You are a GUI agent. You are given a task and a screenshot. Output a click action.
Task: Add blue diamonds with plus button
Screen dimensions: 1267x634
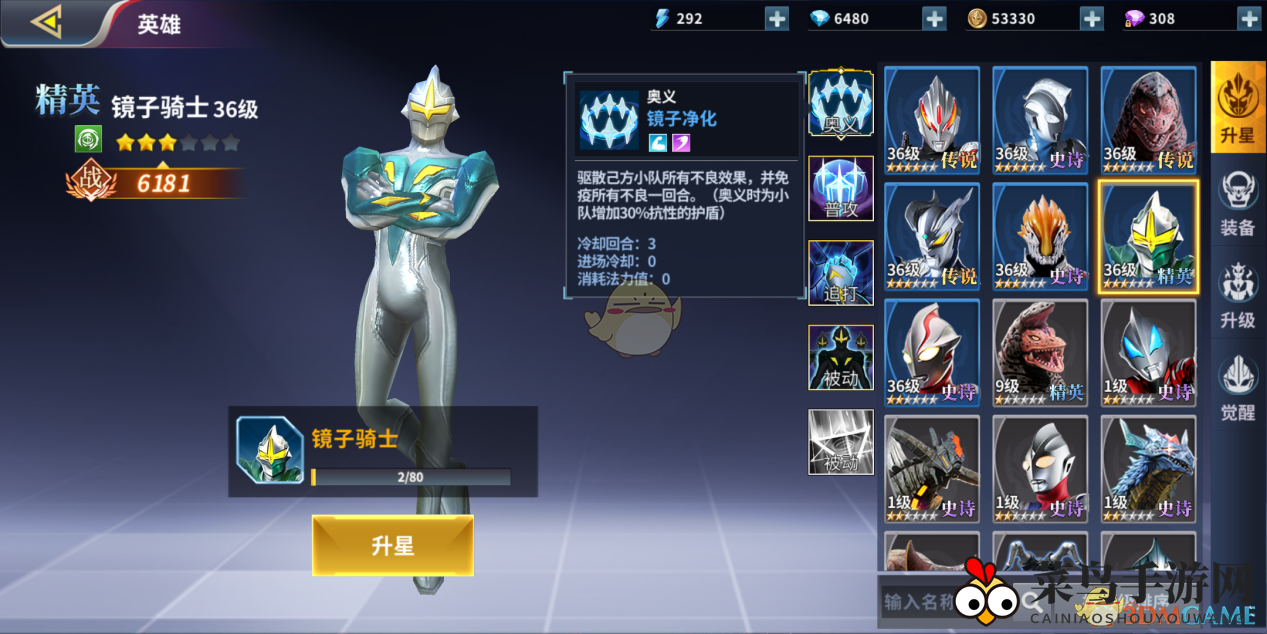[x=934, y=18]
